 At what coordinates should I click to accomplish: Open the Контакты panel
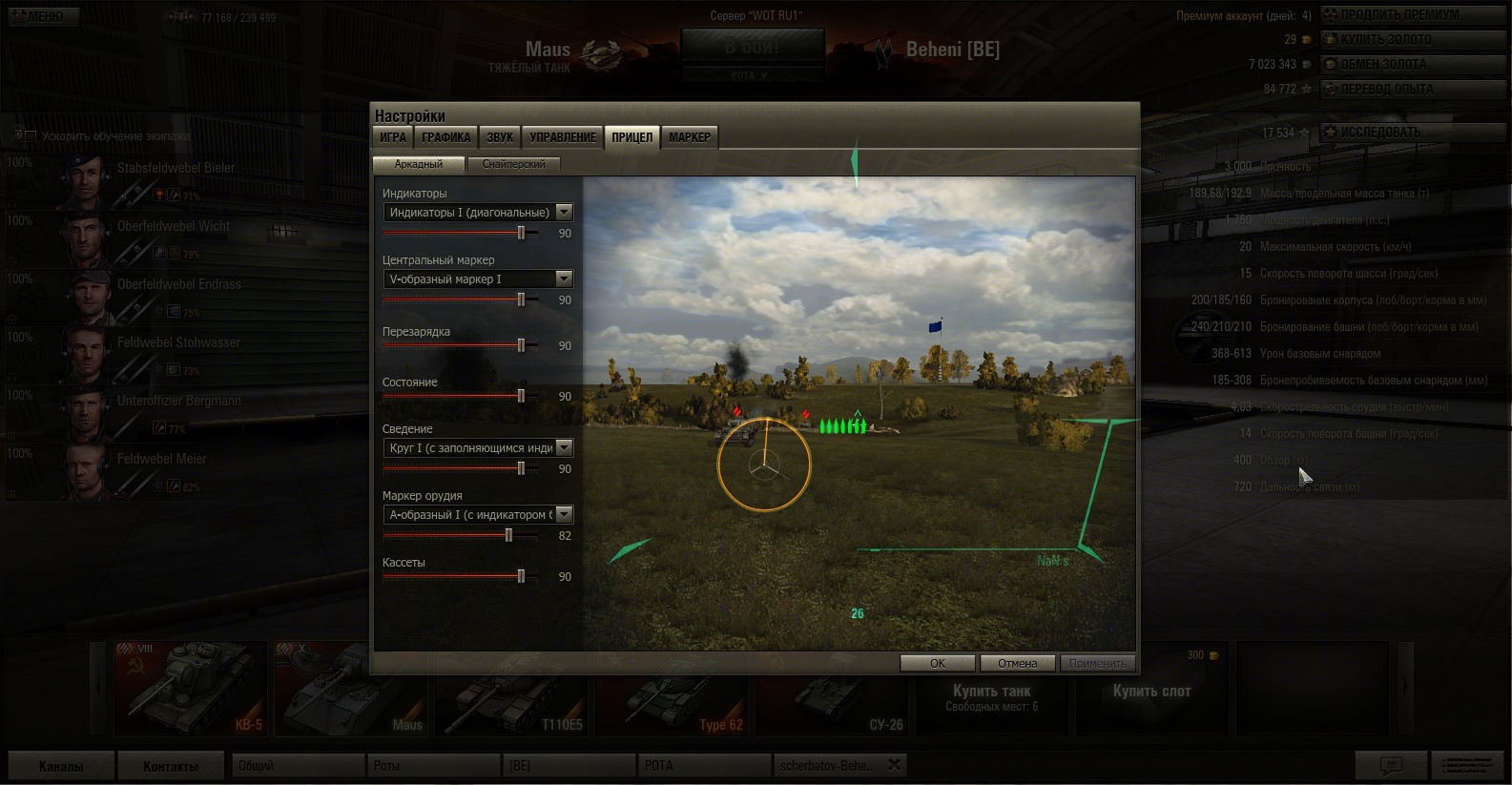pyautogui.click(x=171, y=766)
